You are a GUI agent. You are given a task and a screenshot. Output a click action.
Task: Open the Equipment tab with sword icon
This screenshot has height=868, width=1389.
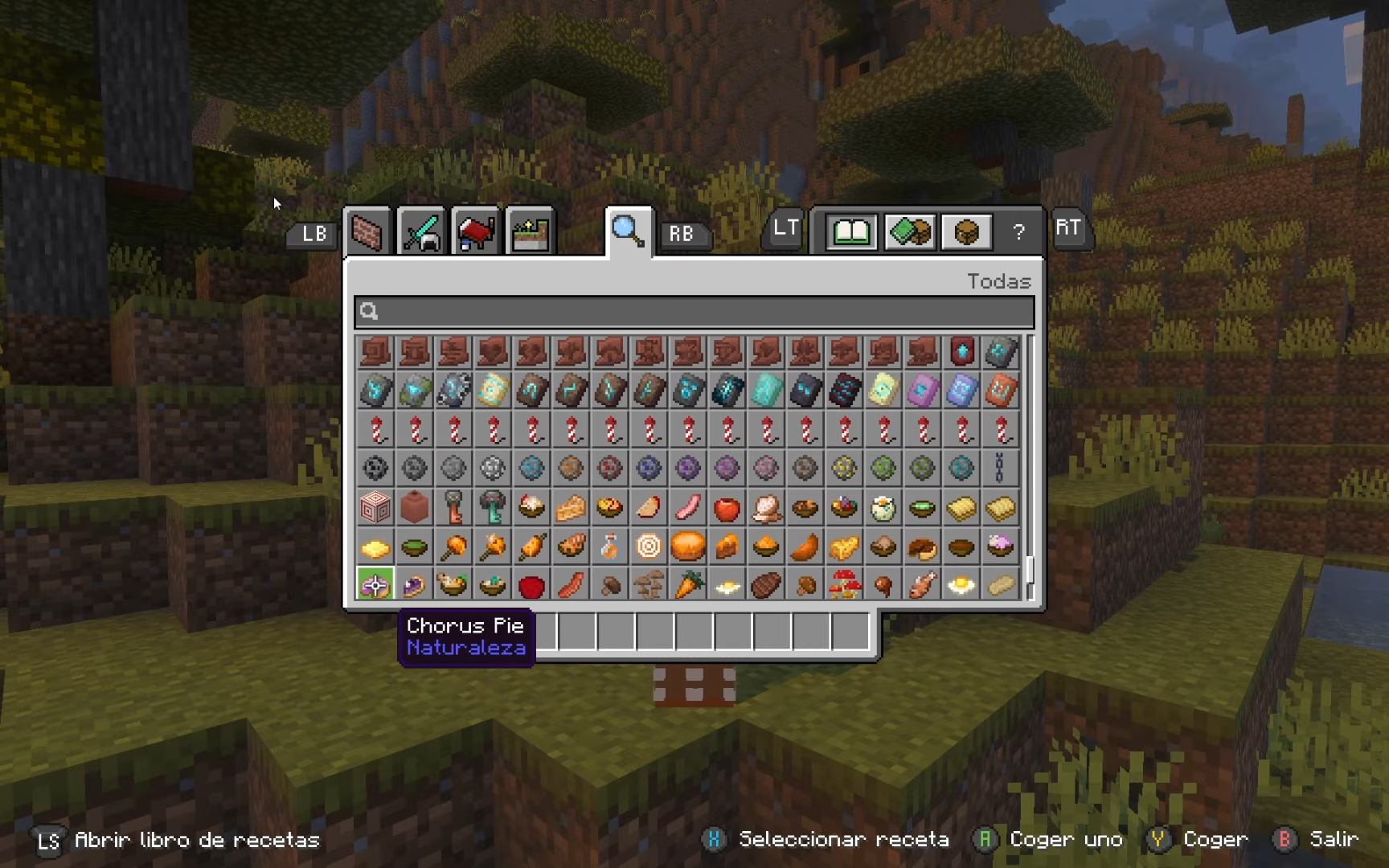click(422, 232)
